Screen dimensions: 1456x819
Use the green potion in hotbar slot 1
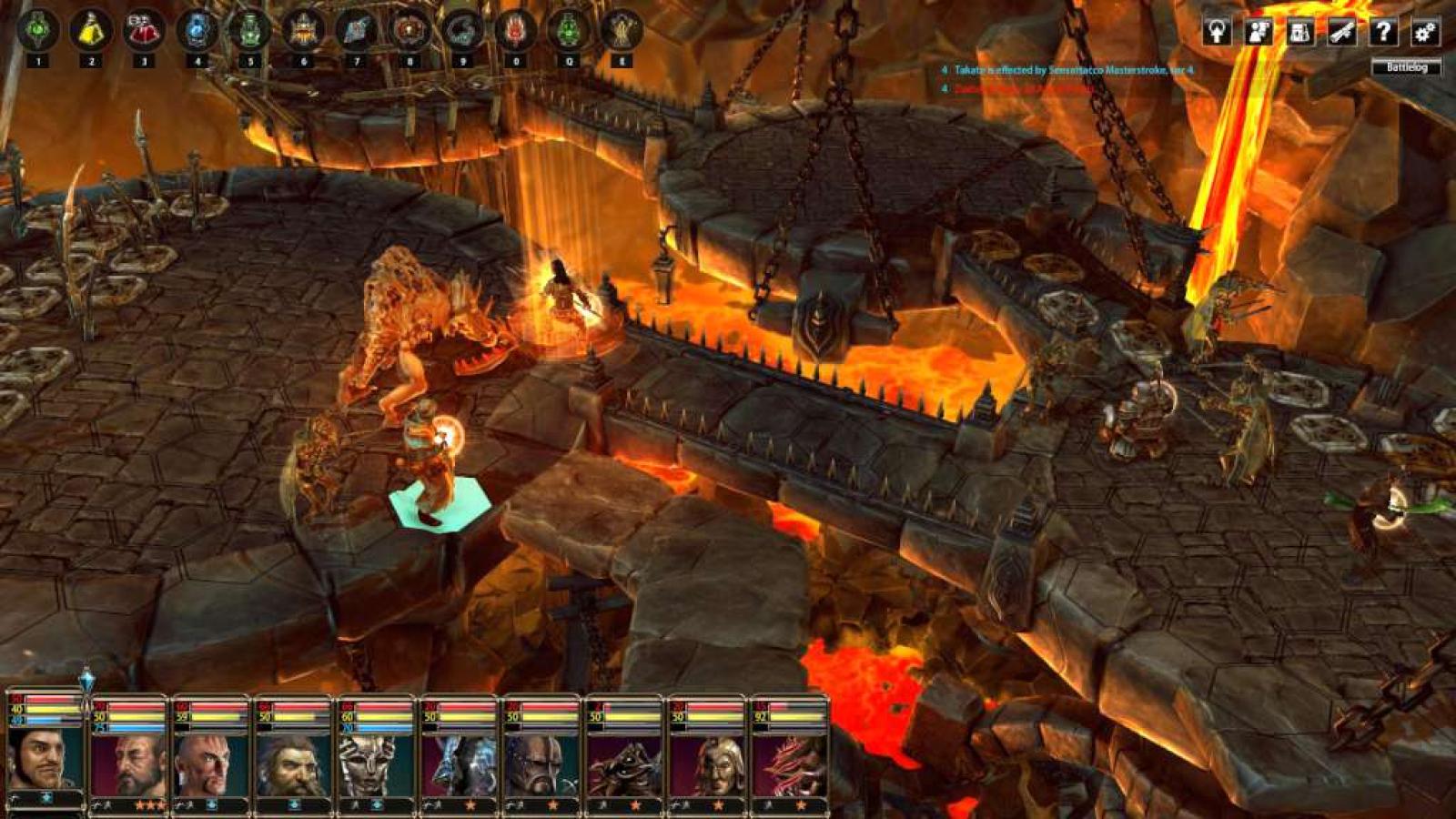pos(38,30)
